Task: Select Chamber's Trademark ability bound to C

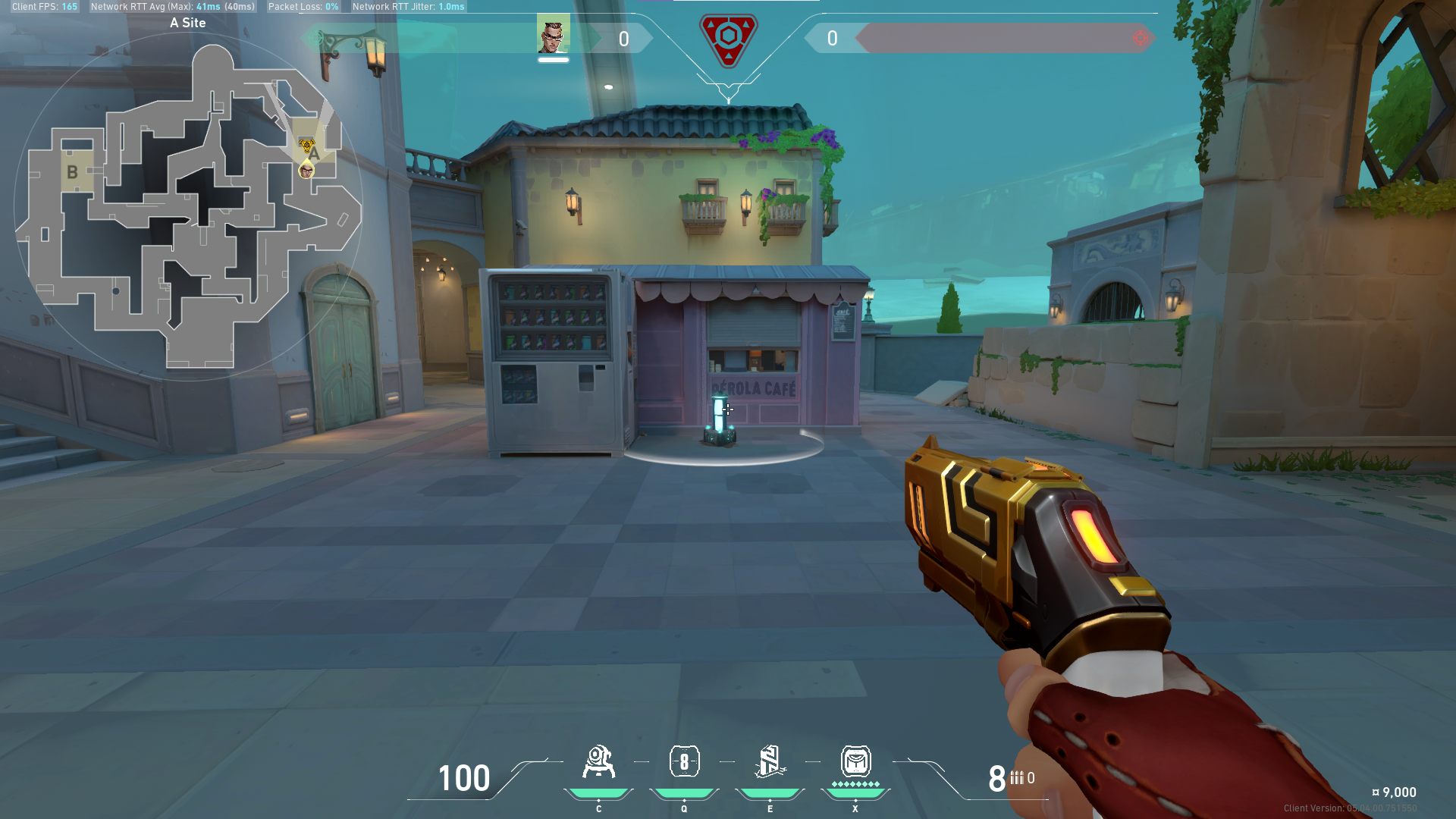Action: point(598,762)
